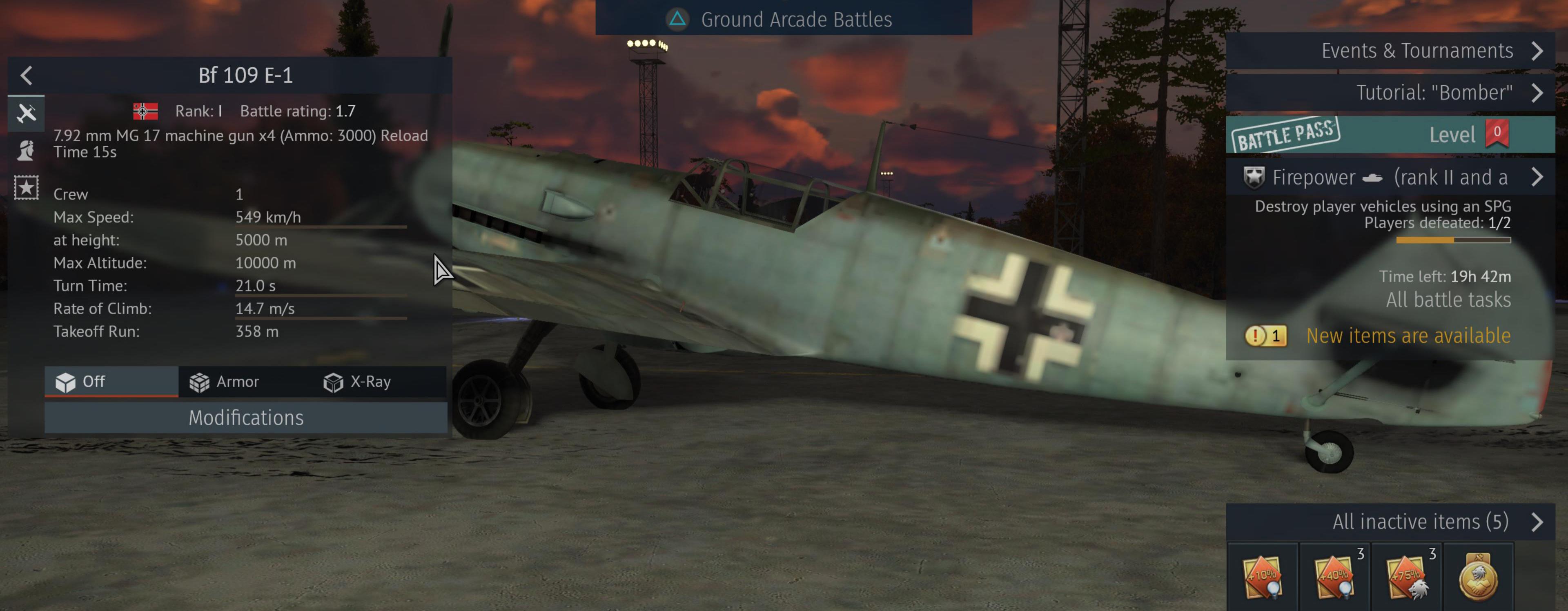View All battle tasks

pos(1448,300)
